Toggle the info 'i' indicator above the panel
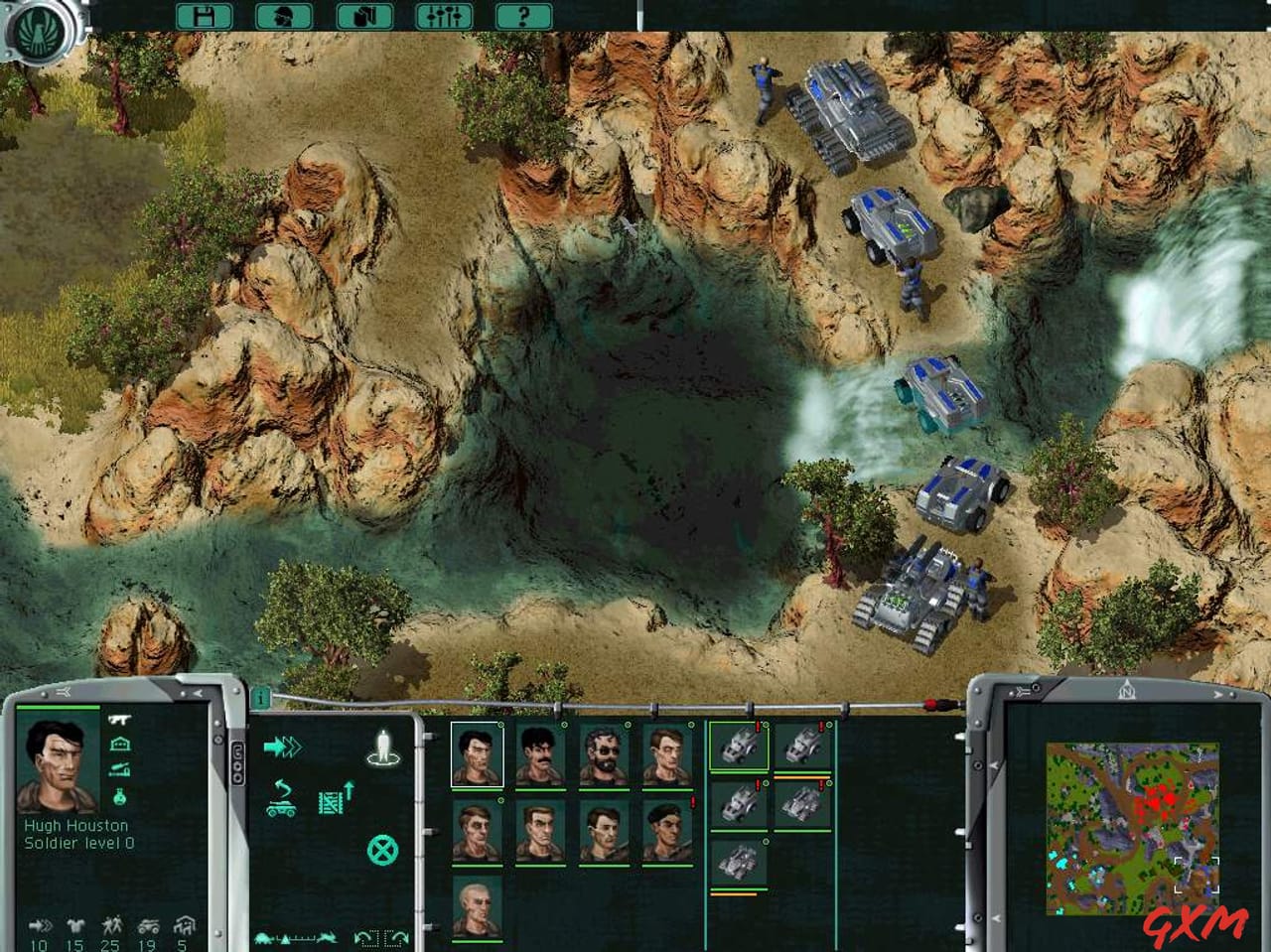The width and height of the screenshot is (1271, 952). [x=261, y=699]
